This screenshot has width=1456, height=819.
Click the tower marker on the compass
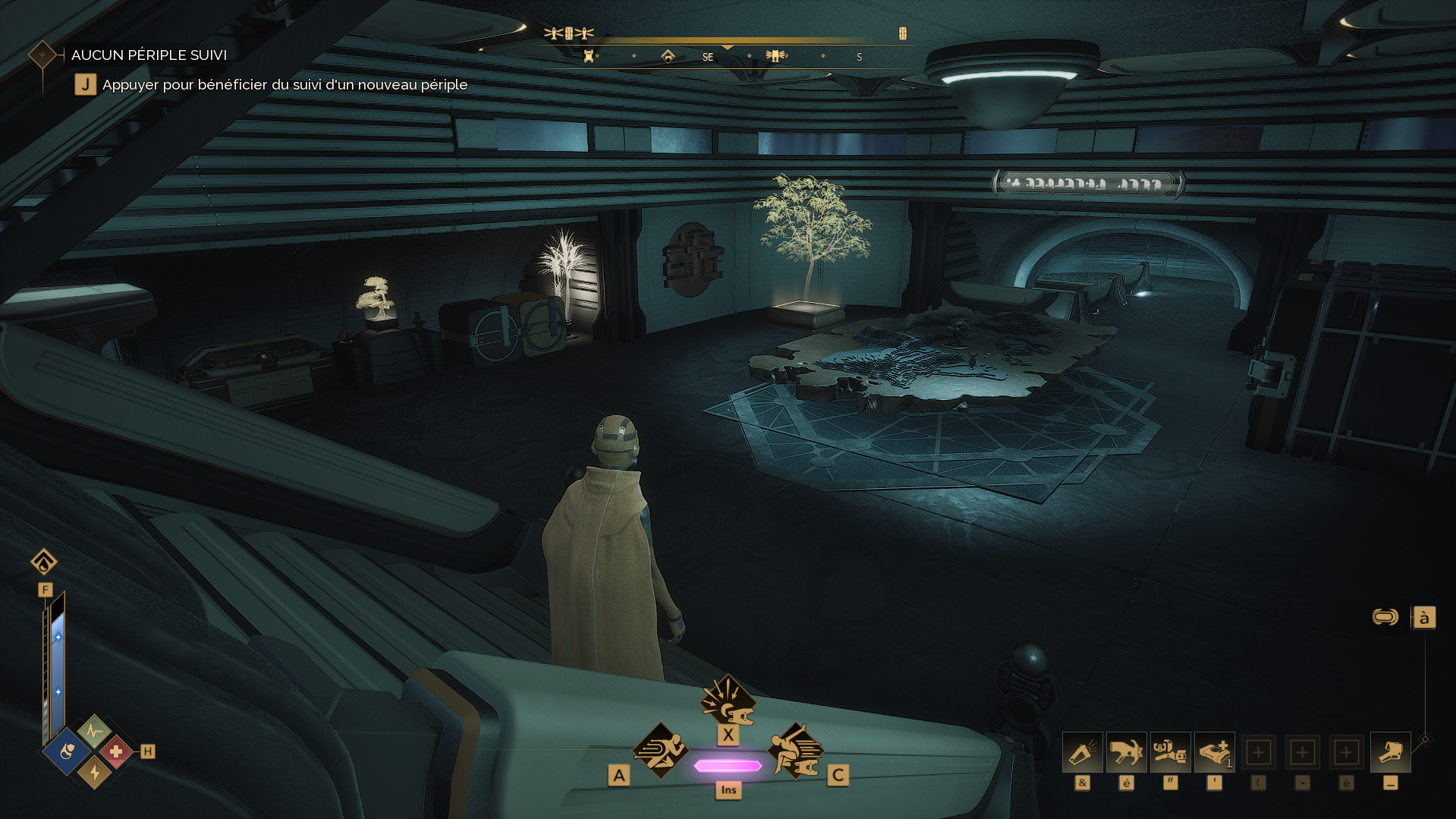[x=588, y=56]
